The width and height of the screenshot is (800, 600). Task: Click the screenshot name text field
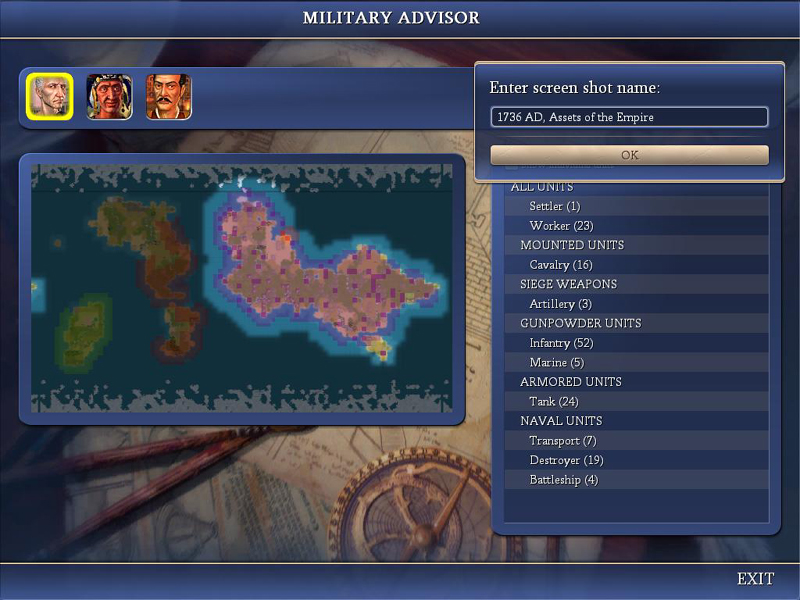[629, 117]
